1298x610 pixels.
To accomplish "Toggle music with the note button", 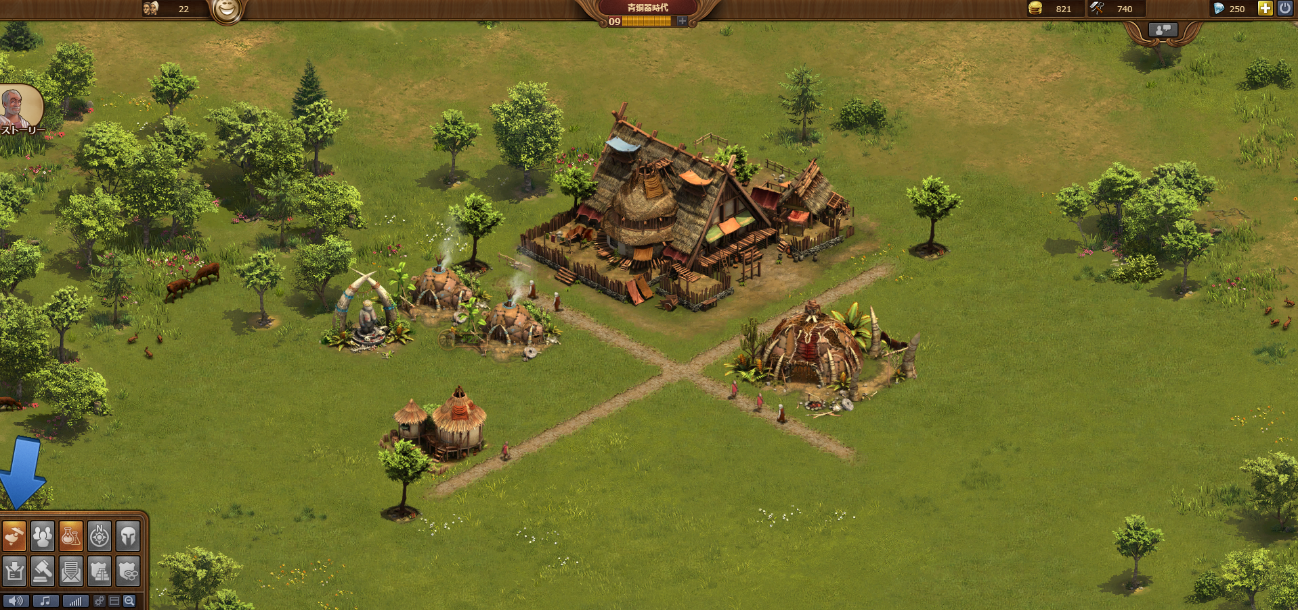I will [45, 601].
